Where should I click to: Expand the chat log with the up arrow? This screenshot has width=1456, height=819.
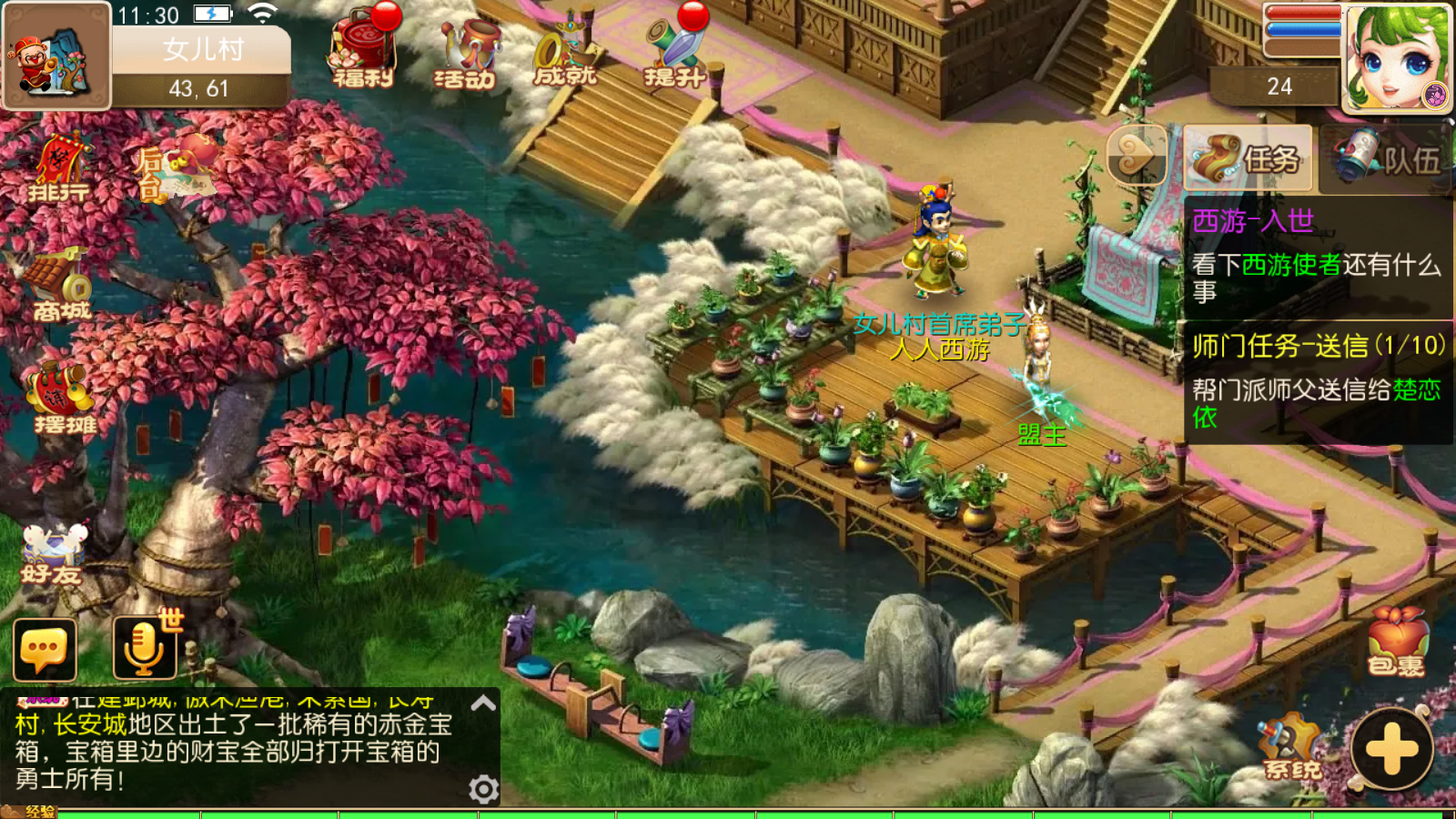click(483, 703)
